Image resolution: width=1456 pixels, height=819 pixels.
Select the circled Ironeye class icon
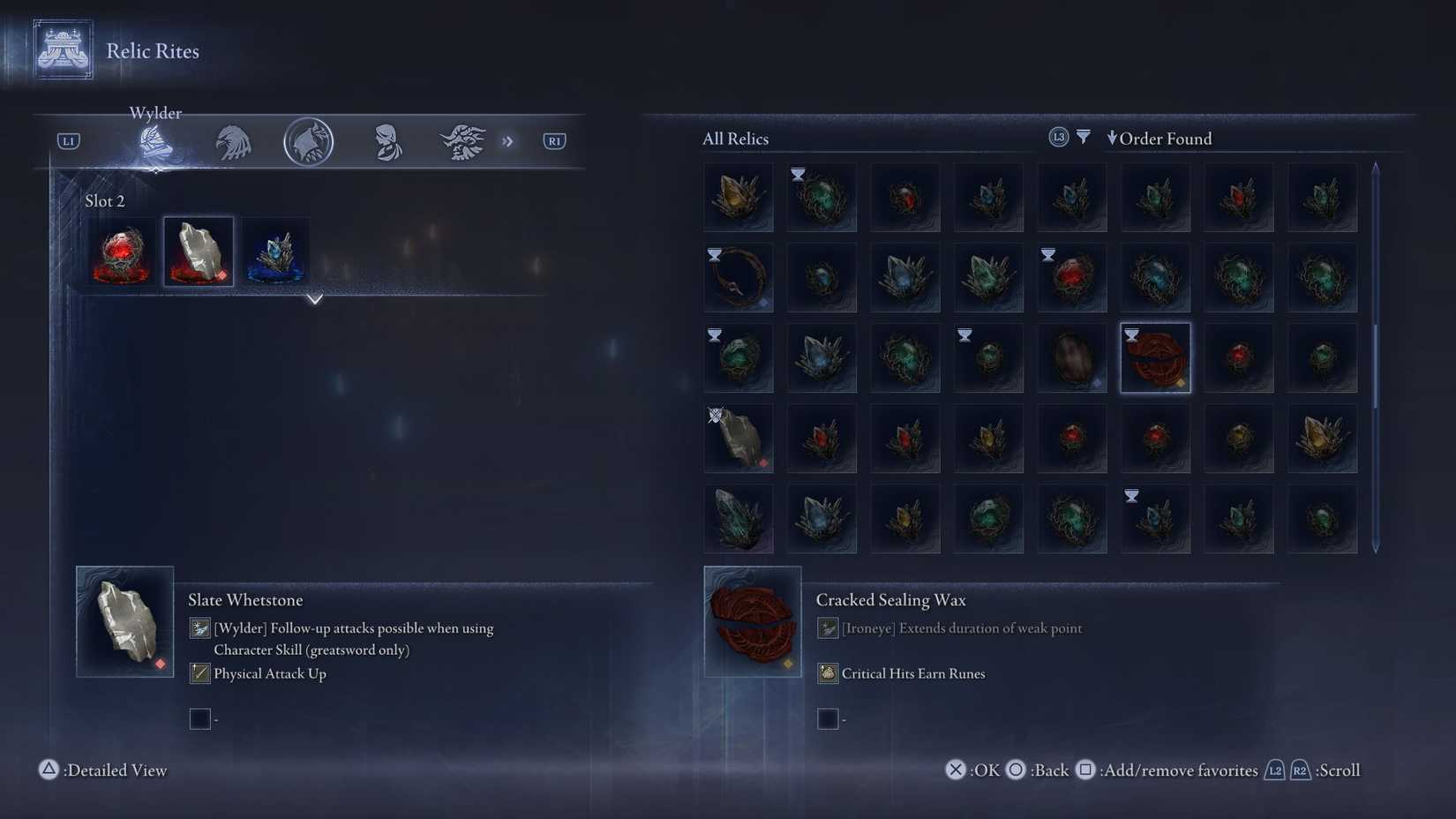[x=308, y=142]
